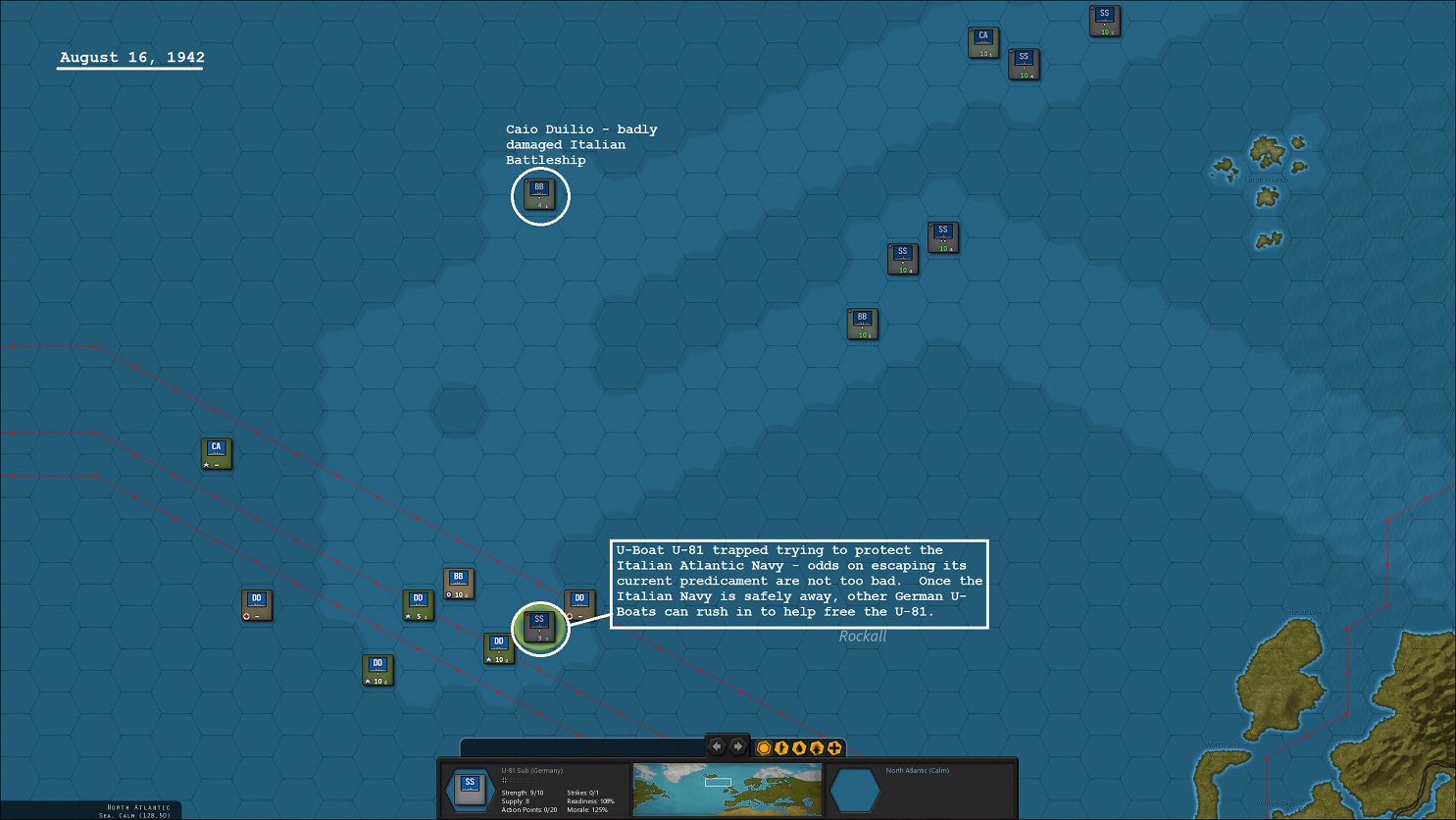This screenshot has height=820, width=1456.
Task: Select the DD destroyer counter with strength 10
Action: pyautogui.click(x=378, y=668)
